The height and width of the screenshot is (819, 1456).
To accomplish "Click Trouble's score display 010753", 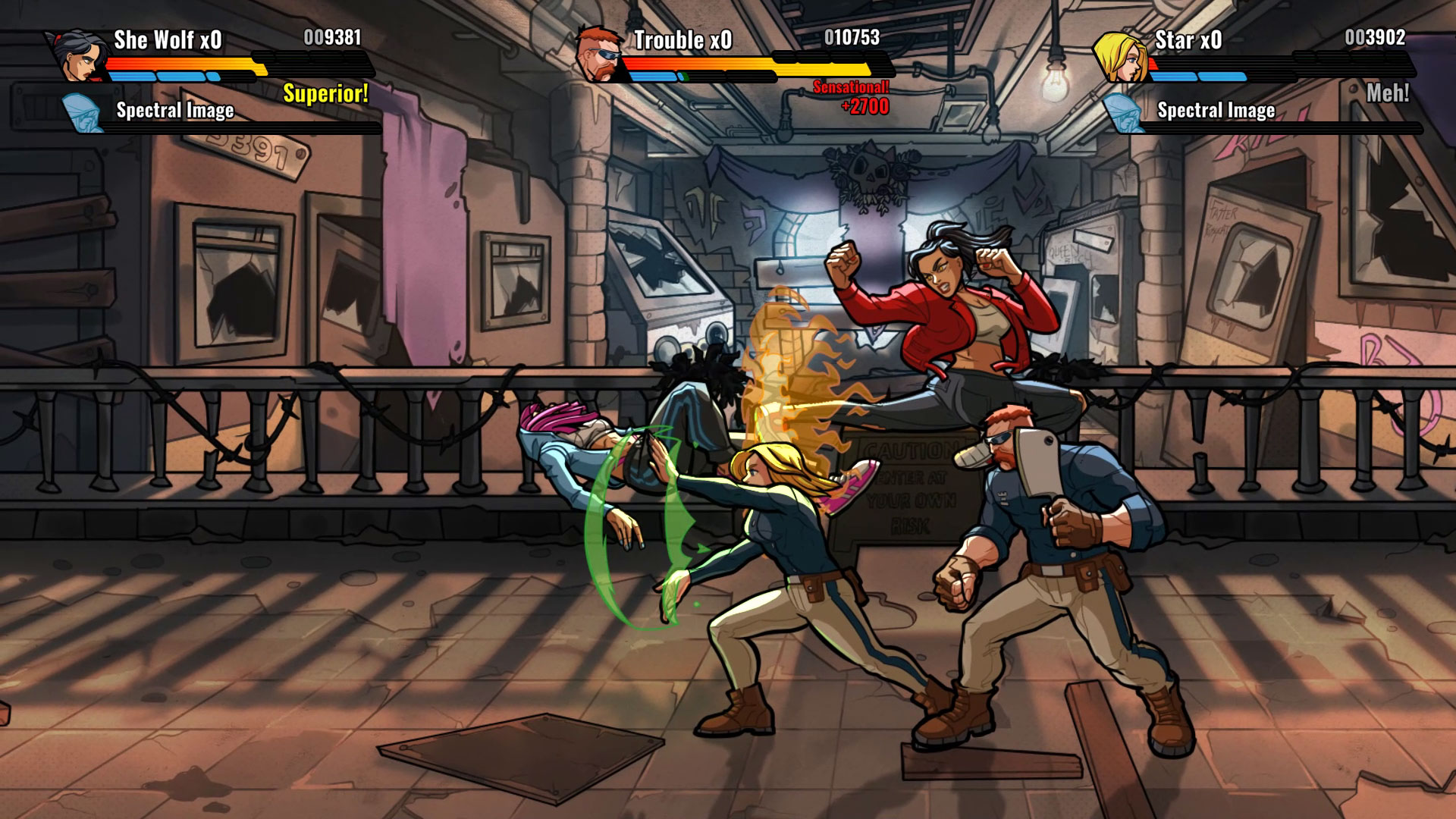I will click(x=851, y=36).
